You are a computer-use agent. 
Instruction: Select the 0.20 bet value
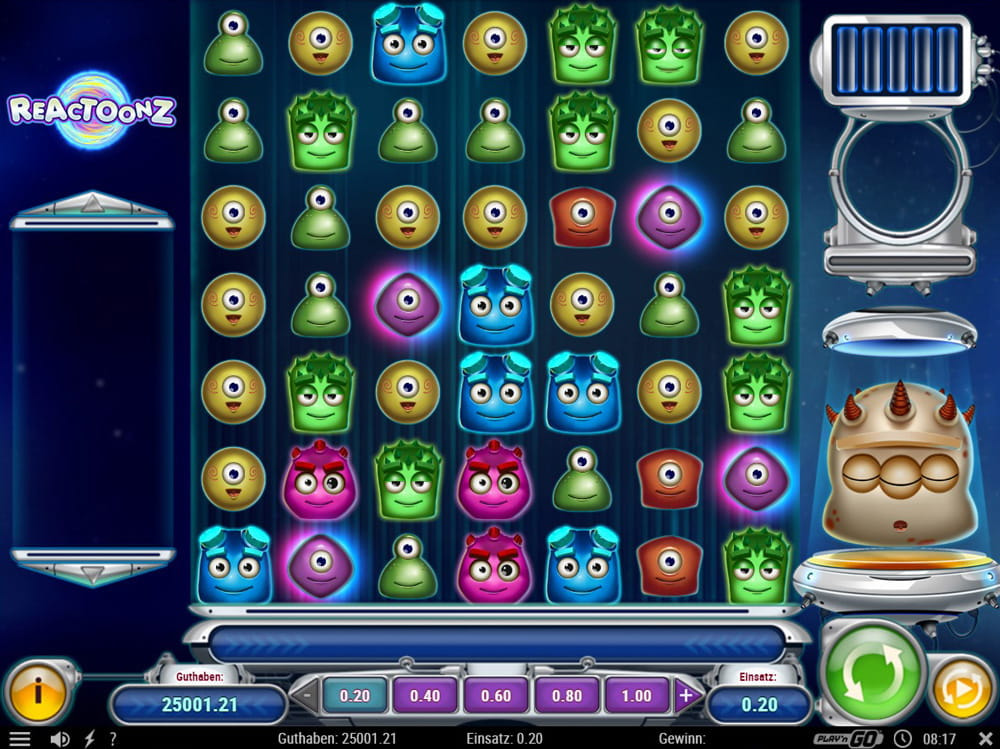(355, 696)
